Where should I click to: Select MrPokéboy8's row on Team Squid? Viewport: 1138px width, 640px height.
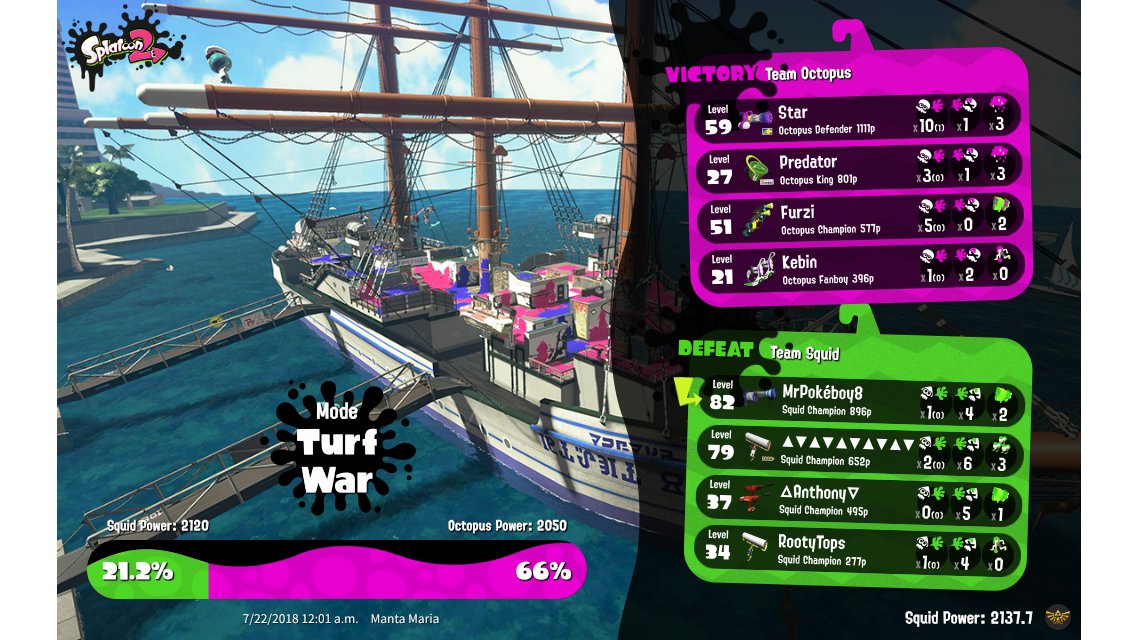click(x=860, y=400)
